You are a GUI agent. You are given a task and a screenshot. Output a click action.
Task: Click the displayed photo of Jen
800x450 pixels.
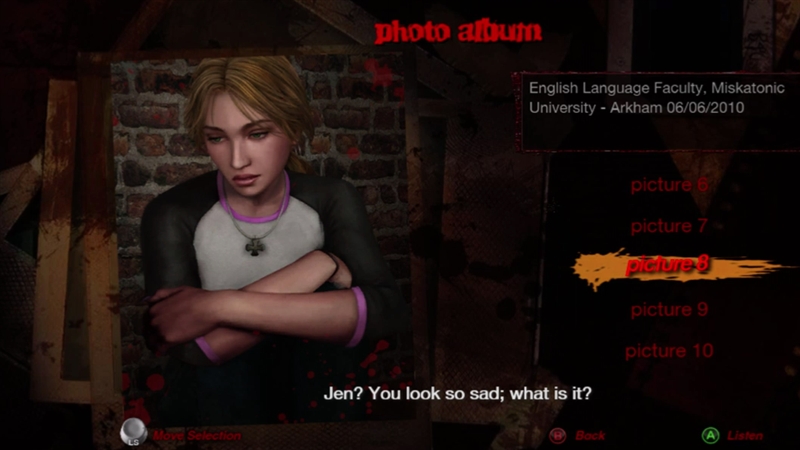pyautogui.click(x=260, y=230)
